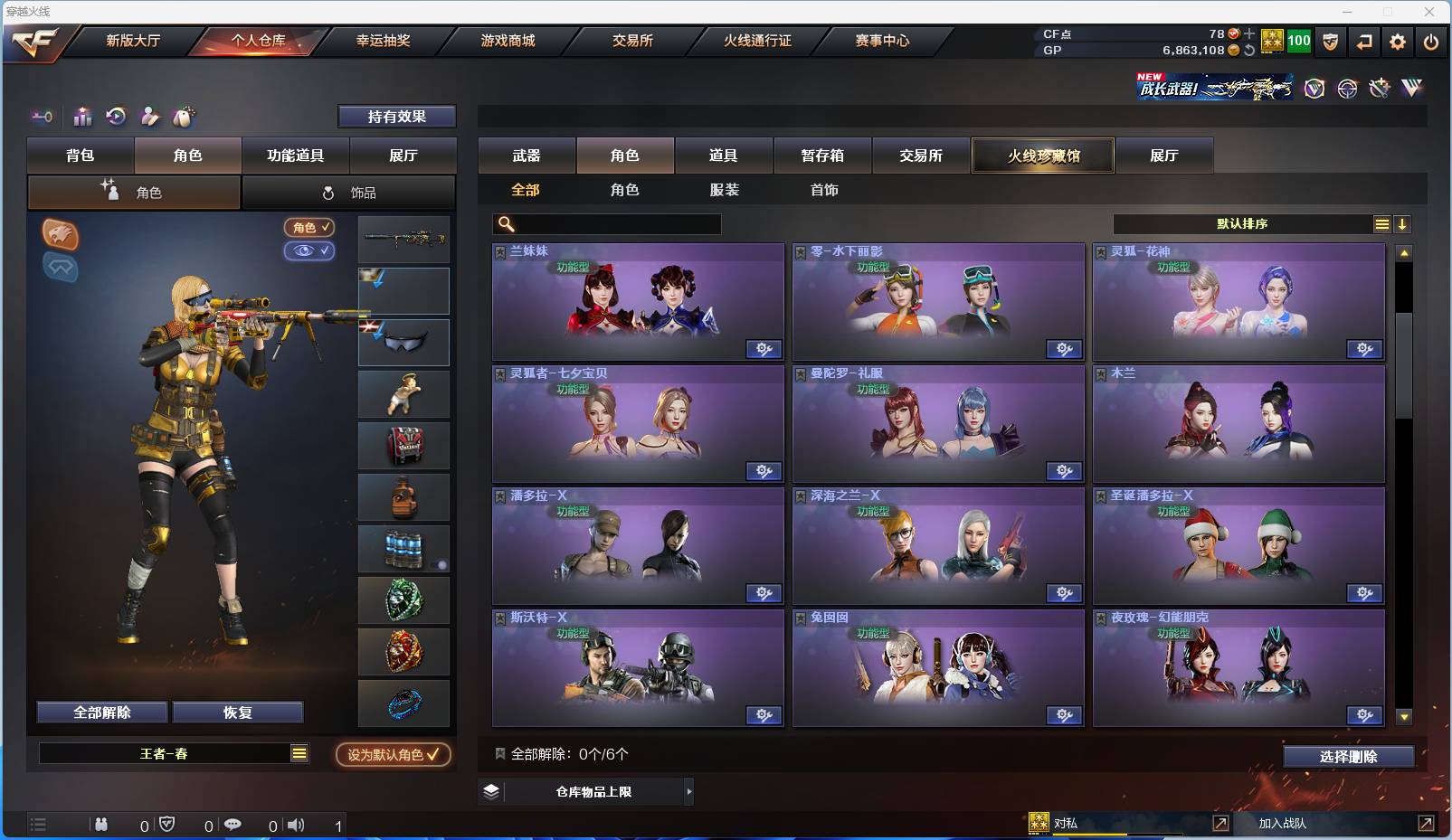Click the history restore icon near the top left
The image size is (1452, 840).
coord(117,117)
